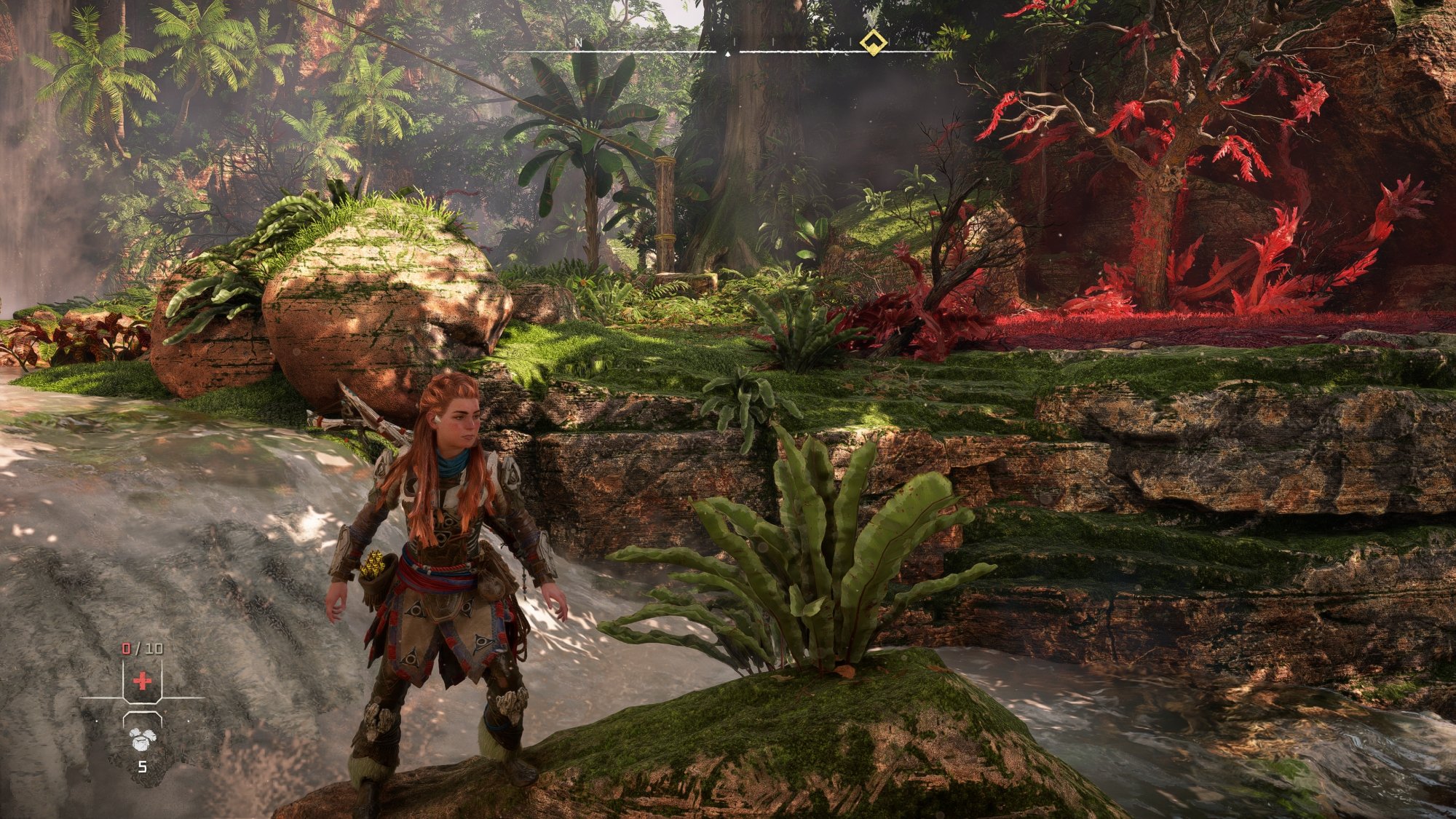Click the red 0 in the health counter
This screenshot has width=1456, height=819.
[125, 648]
